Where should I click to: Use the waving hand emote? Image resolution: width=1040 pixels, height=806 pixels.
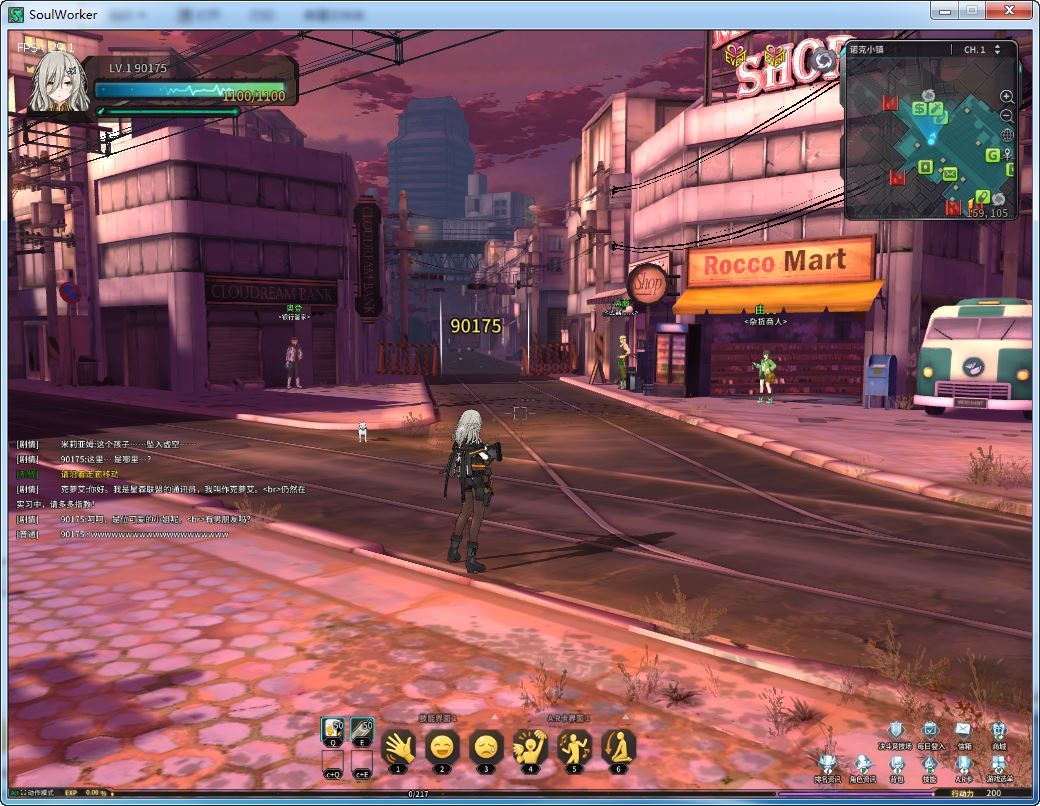point(398,747)
